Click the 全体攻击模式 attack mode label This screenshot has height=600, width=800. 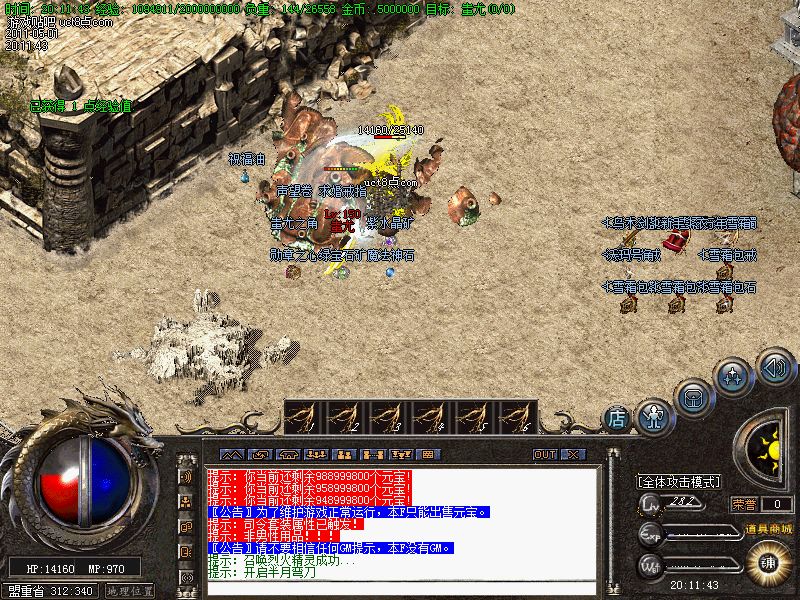680,481
